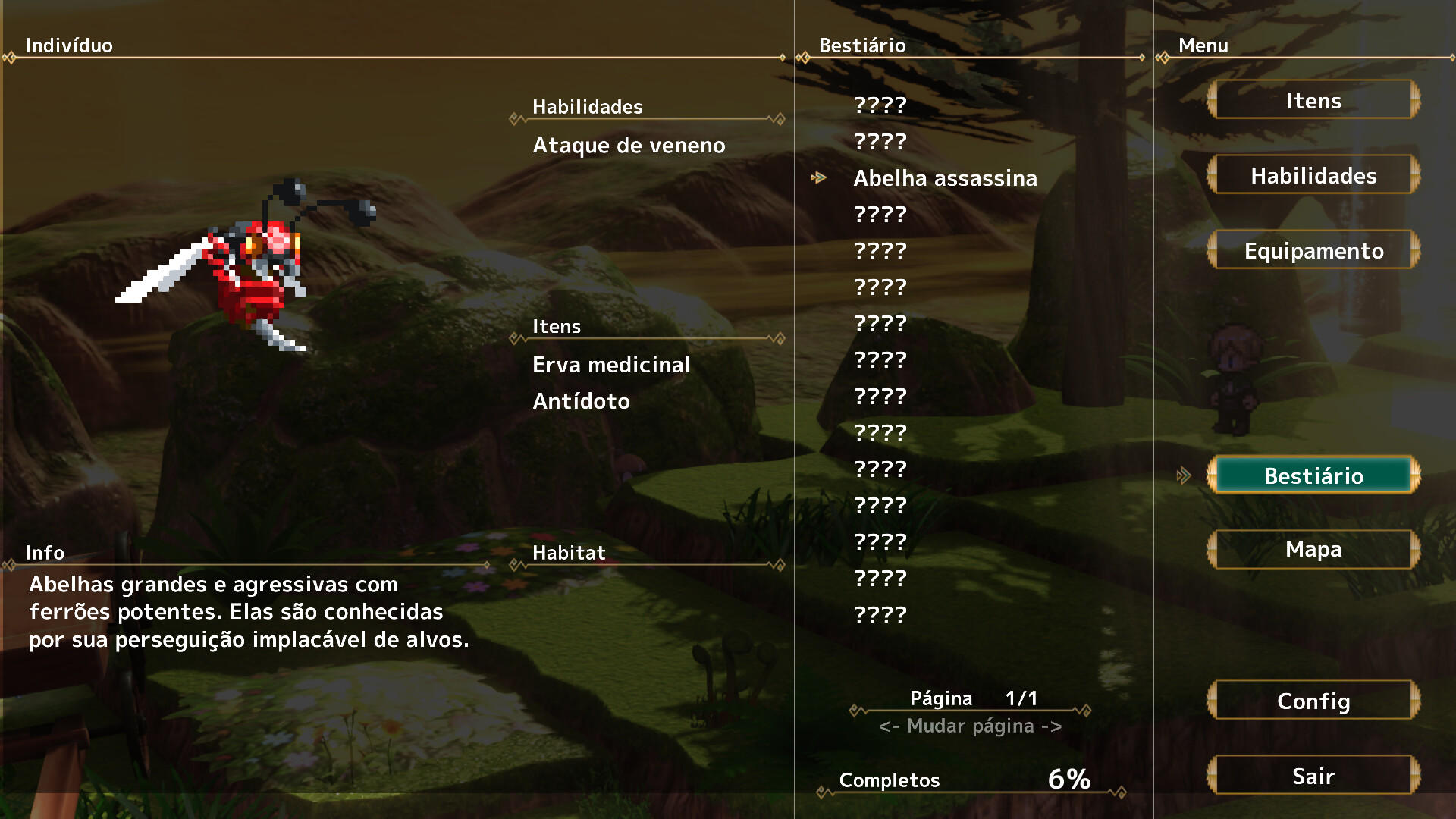Click the Completos 6% progress readout

pos(963,778)
